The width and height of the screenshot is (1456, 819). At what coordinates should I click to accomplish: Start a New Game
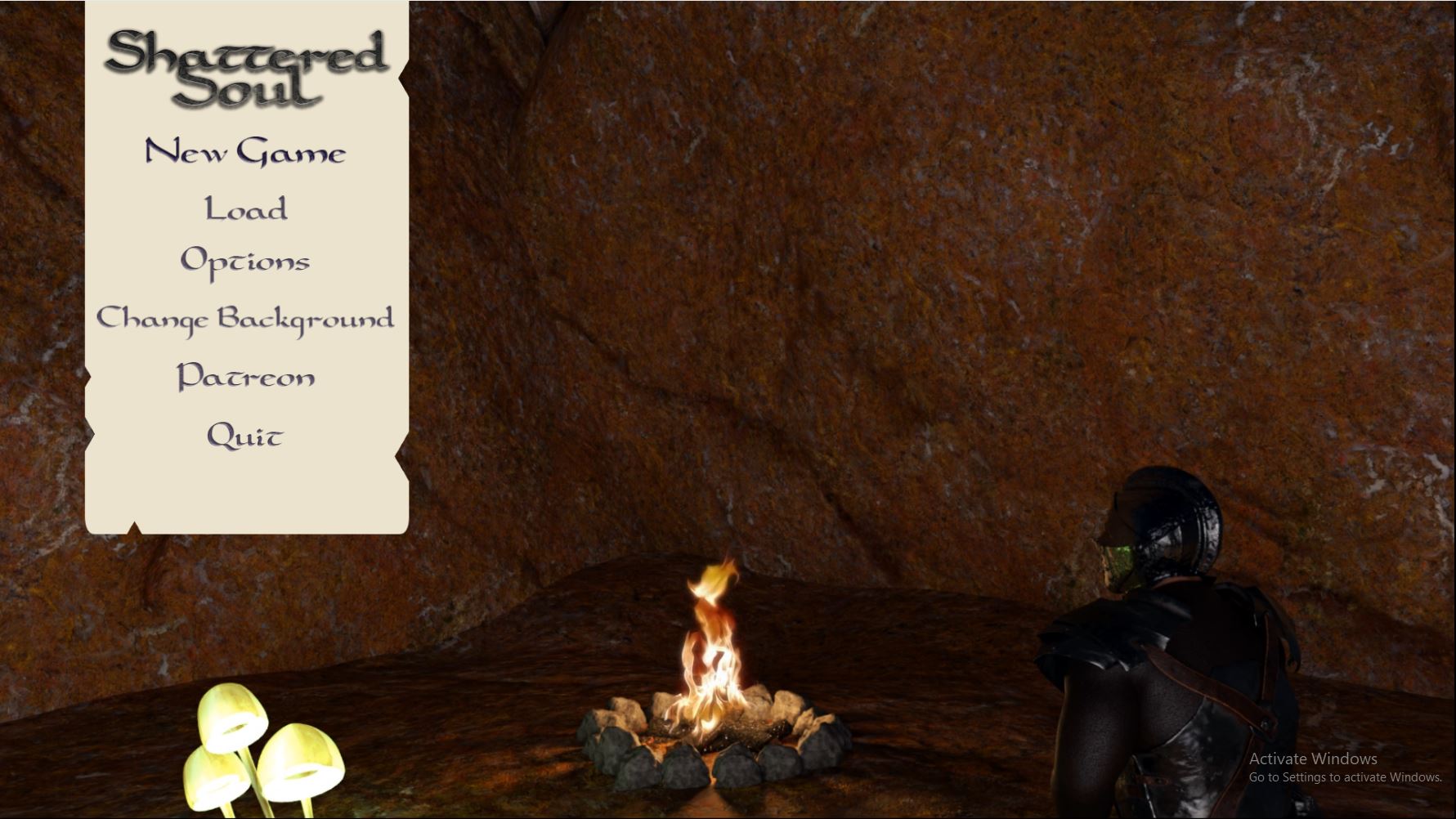tap(245, 152)
